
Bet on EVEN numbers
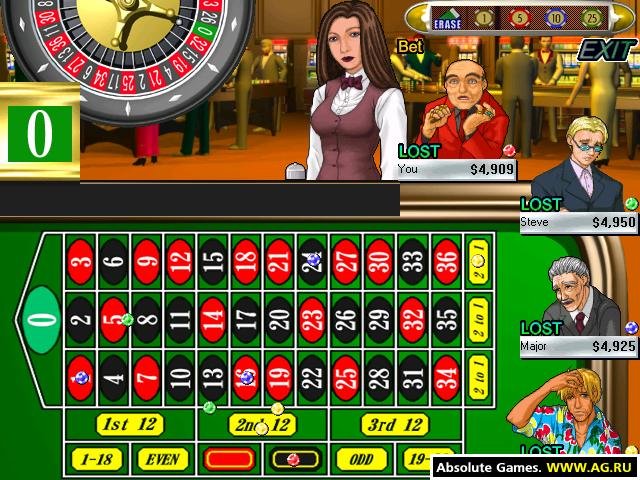pos(161,460)
